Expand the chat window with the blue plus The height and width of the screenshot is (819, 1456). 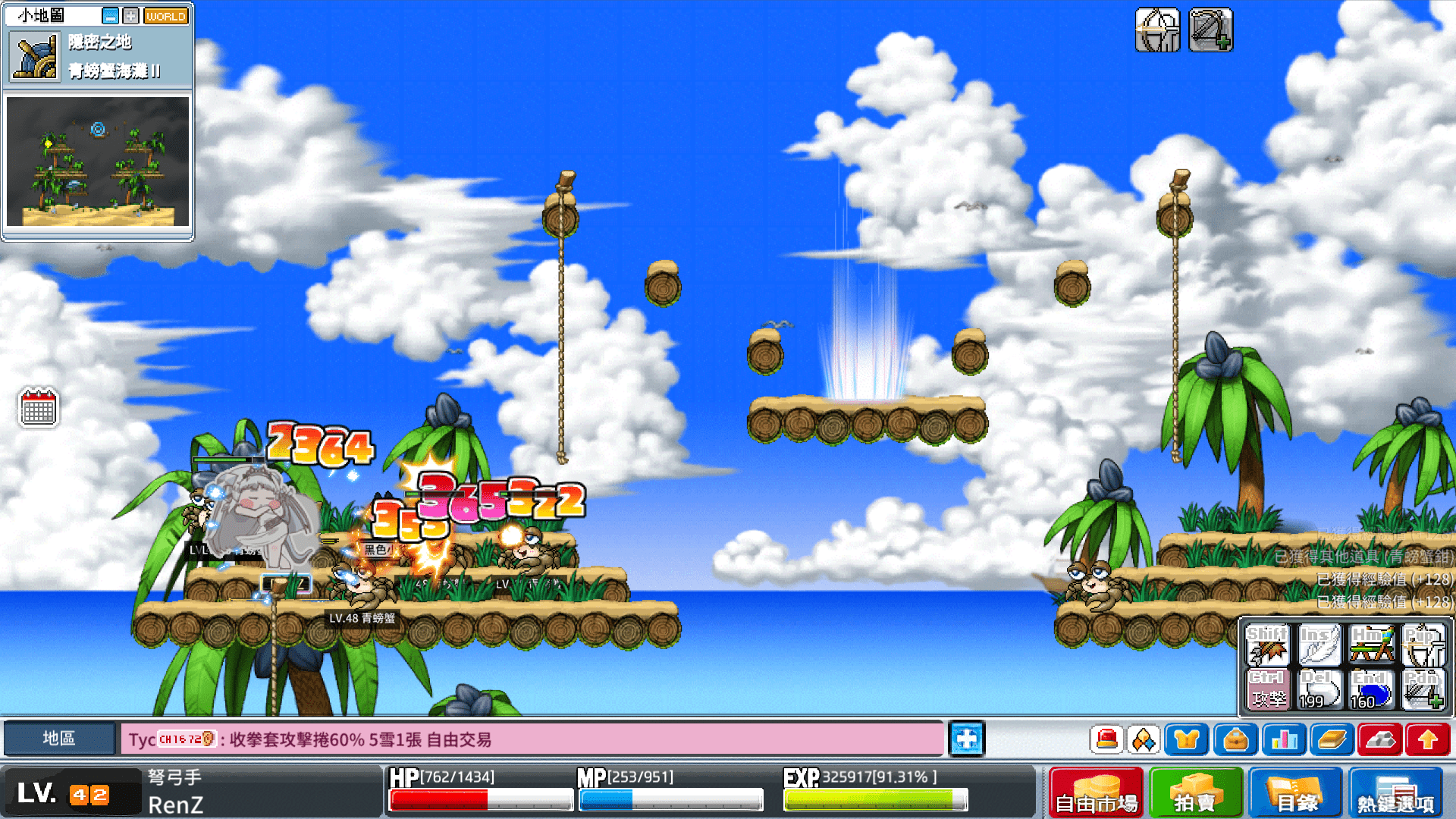point(966,739)
